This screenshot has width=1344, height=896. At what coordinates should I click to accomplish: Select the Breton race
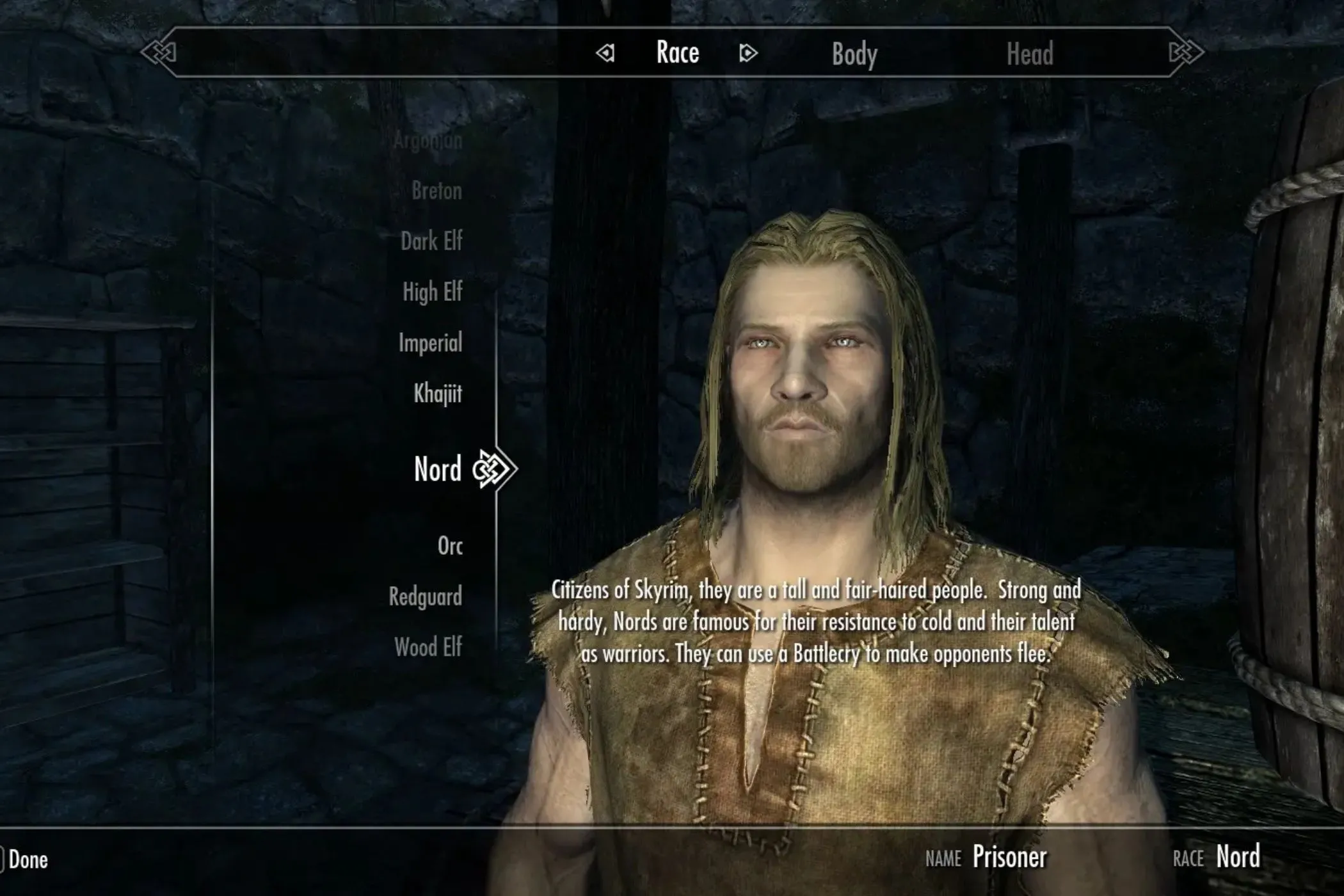pyautogui.click(x=434, y=191)
